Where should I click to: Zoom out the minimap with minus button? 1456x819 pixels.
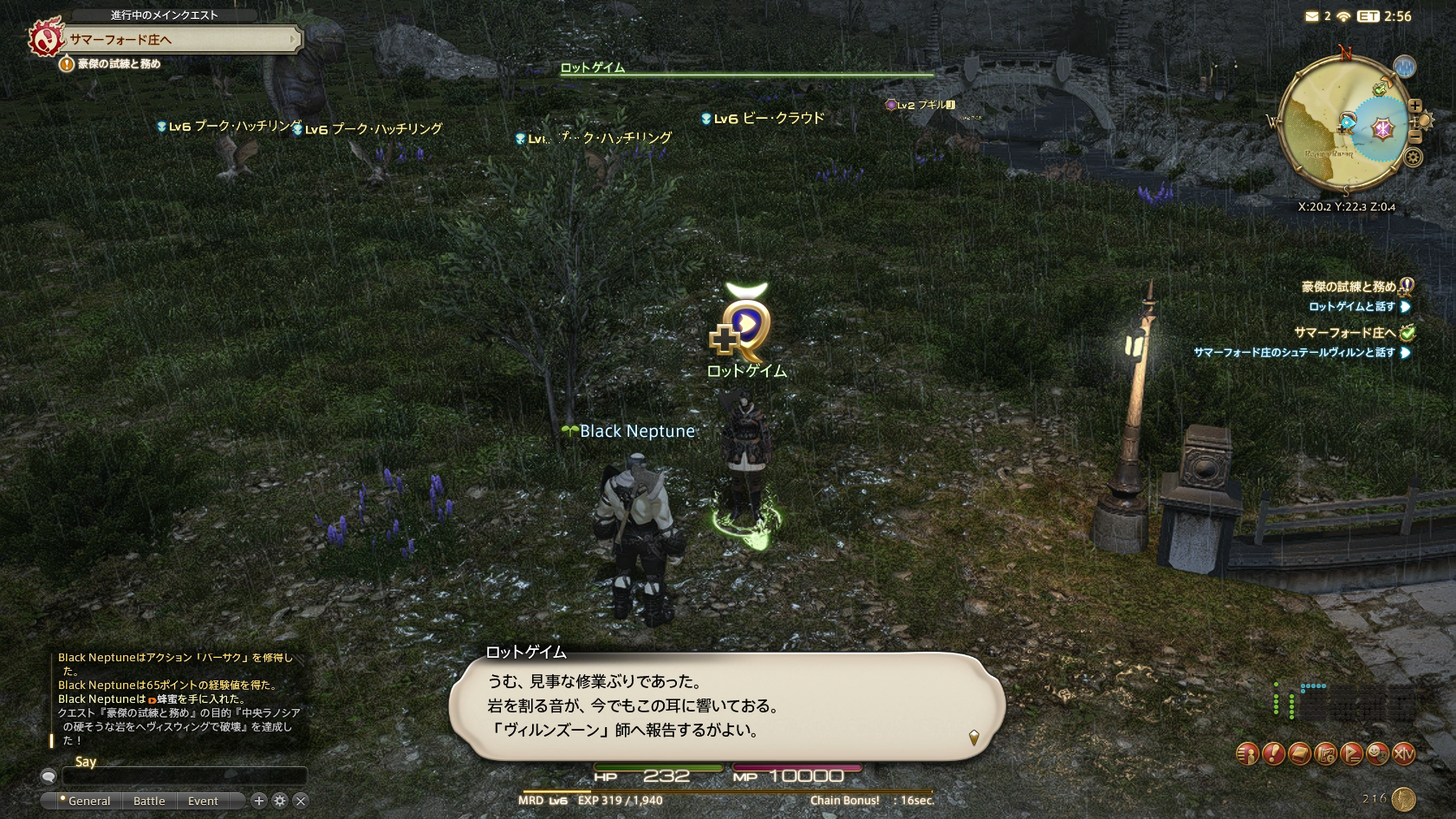pyautogui.click(x=1414, y=137)
